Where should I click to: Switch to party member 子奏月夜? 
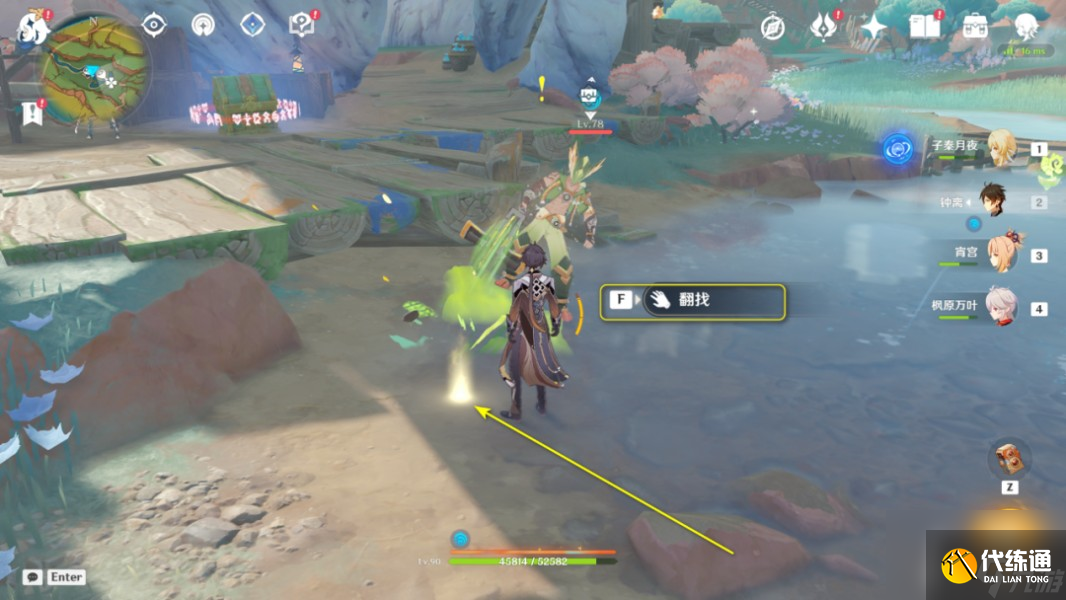tap(1001, 148)
